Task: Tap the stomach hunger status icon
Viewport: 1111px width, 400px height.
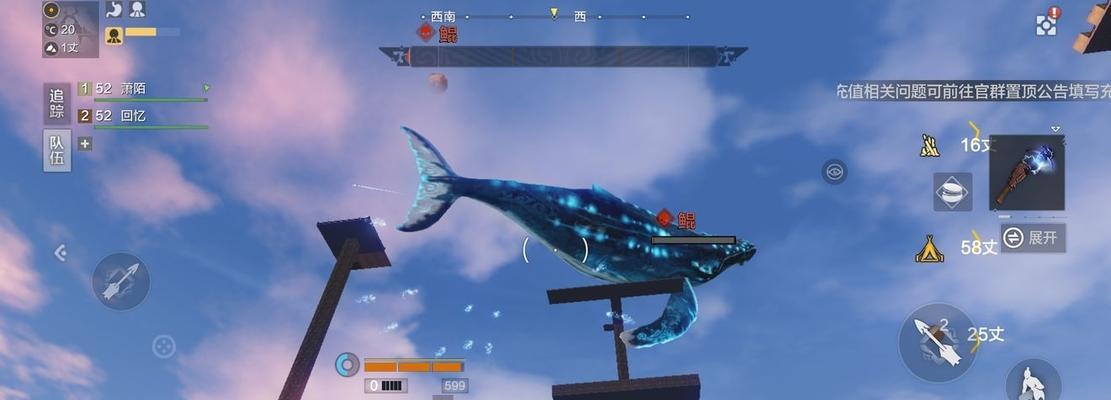Action: [x=115, y=10]
